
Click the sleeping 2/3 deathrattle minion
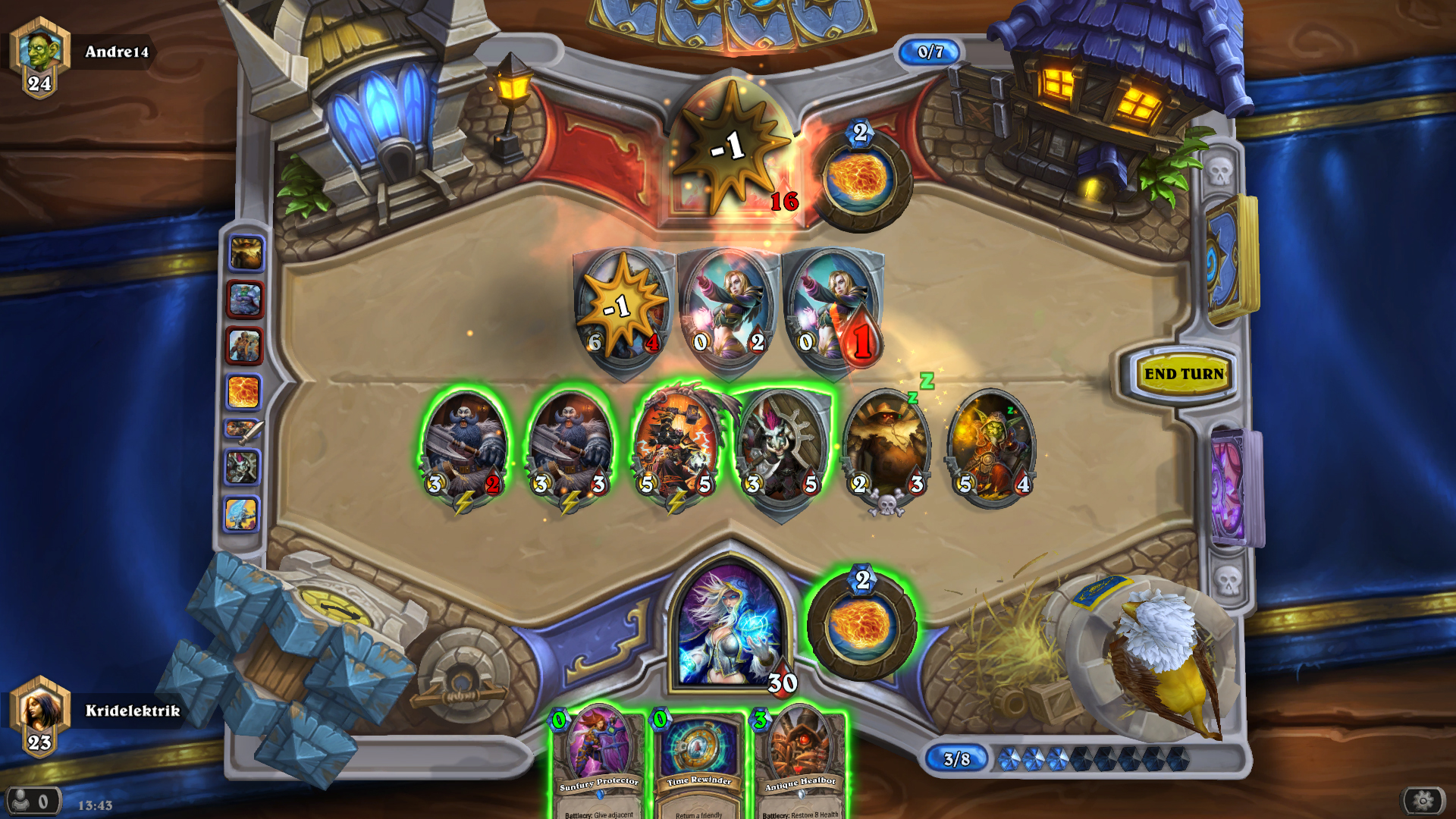(887, 447)
